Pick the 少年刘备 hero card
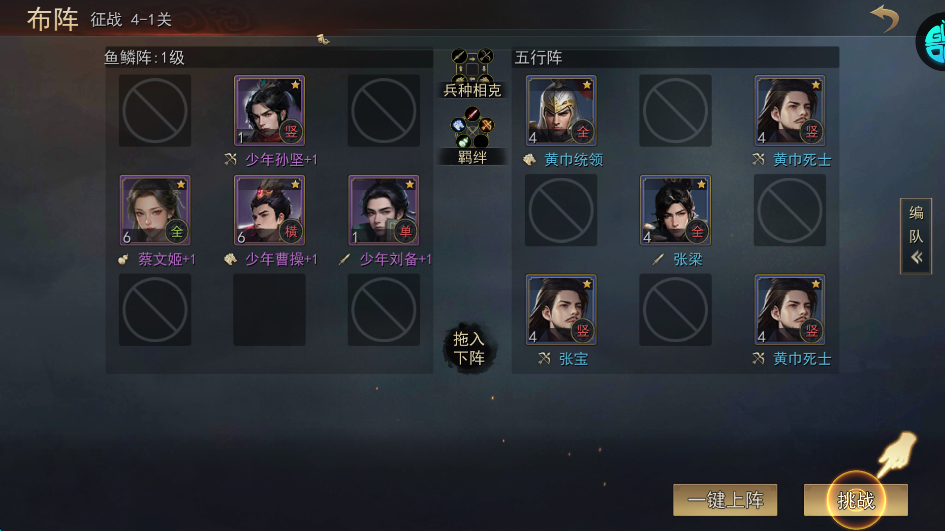 383,210
